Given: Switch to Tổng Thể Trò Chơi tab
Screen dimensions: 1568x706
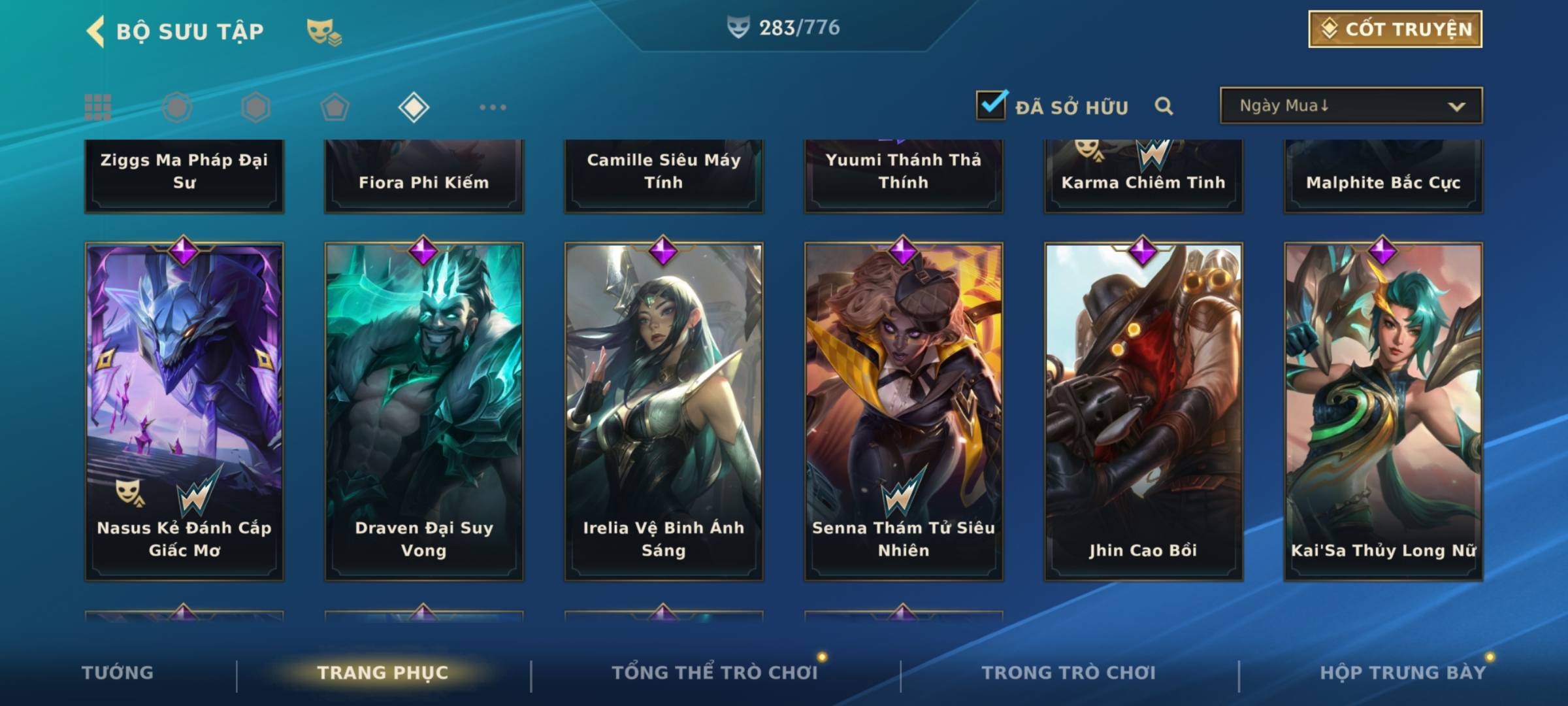Looking at the screenshot, I should pos(715,673).
